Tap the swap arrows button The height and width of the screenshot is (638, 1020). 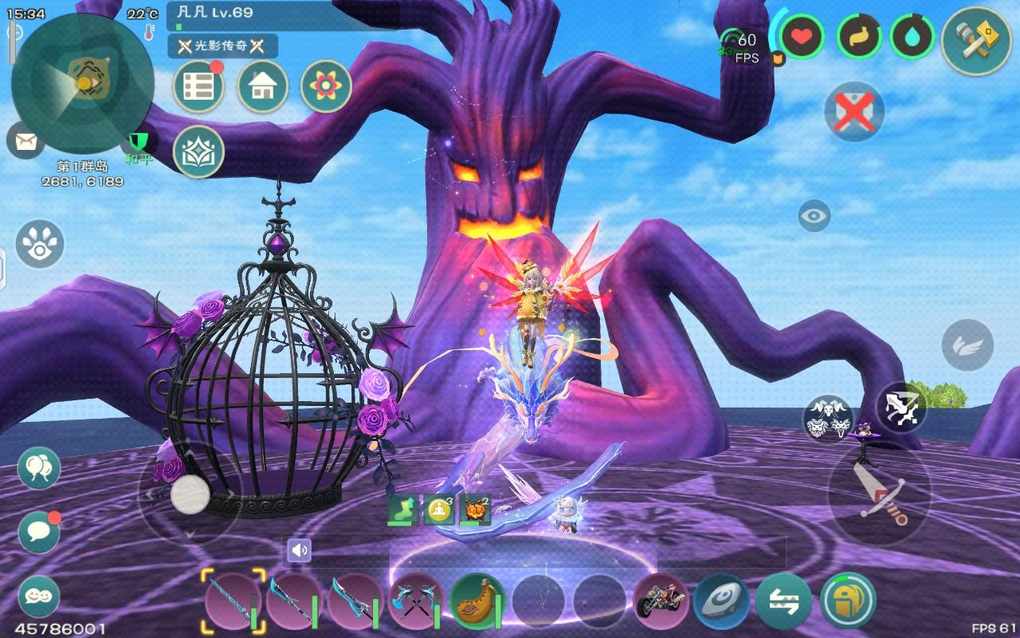click(x=783, y=601)
